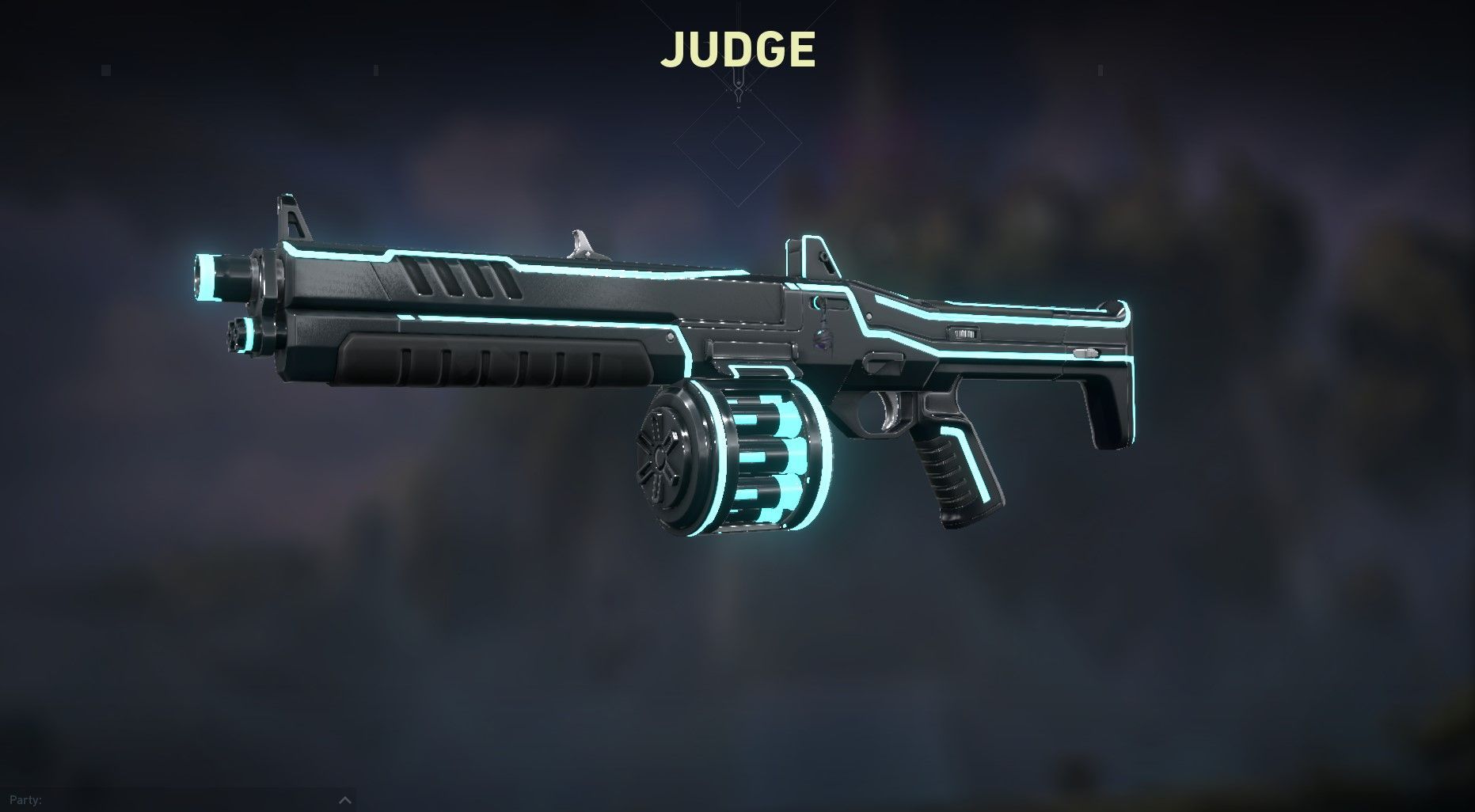The width and height of the screenshot is (1475, 812).
Task: Click the muzzle of the Judge
Action: 210,277
